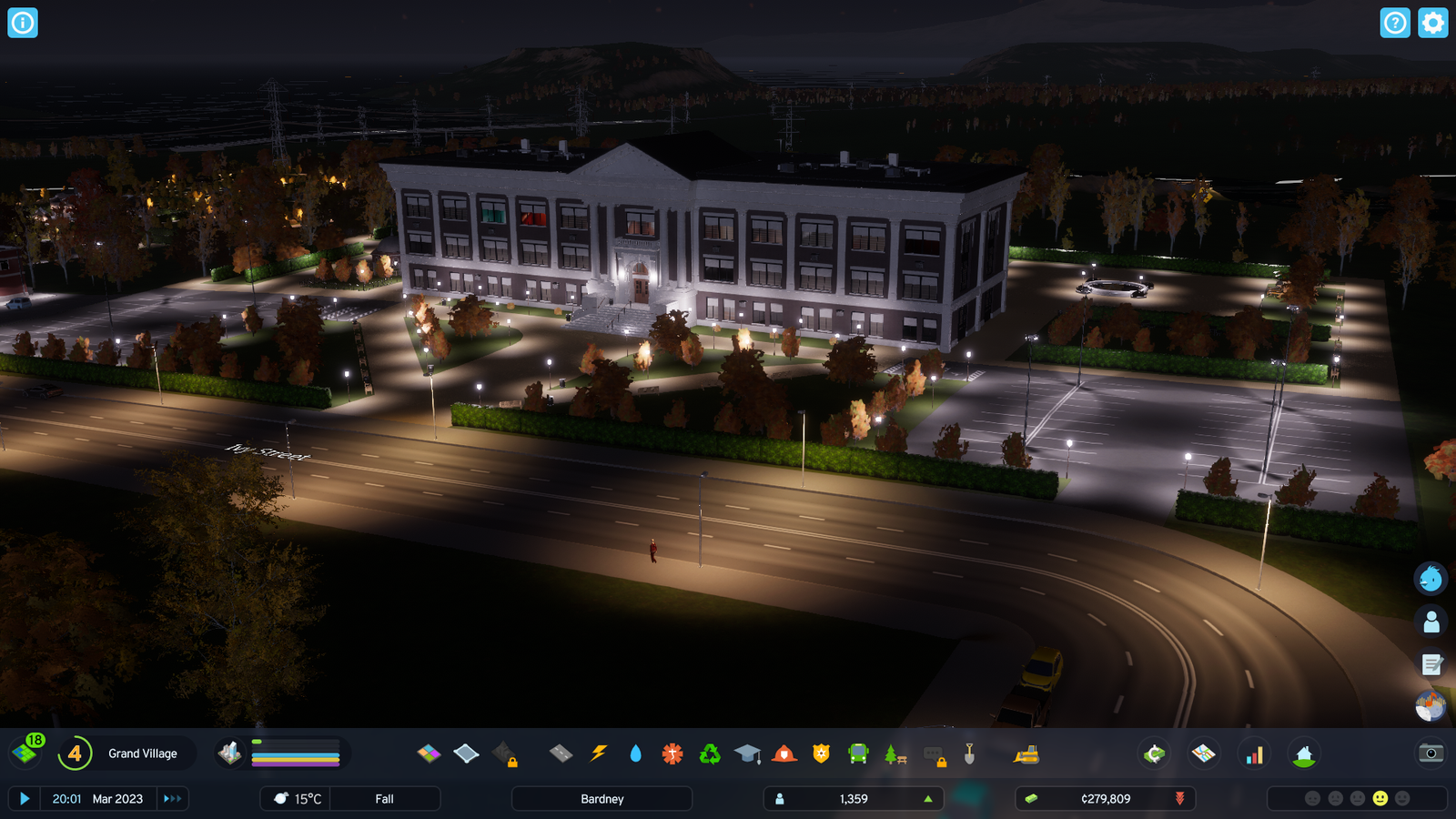
Task: Open the public transport bus menu
Action: (858, 753)
